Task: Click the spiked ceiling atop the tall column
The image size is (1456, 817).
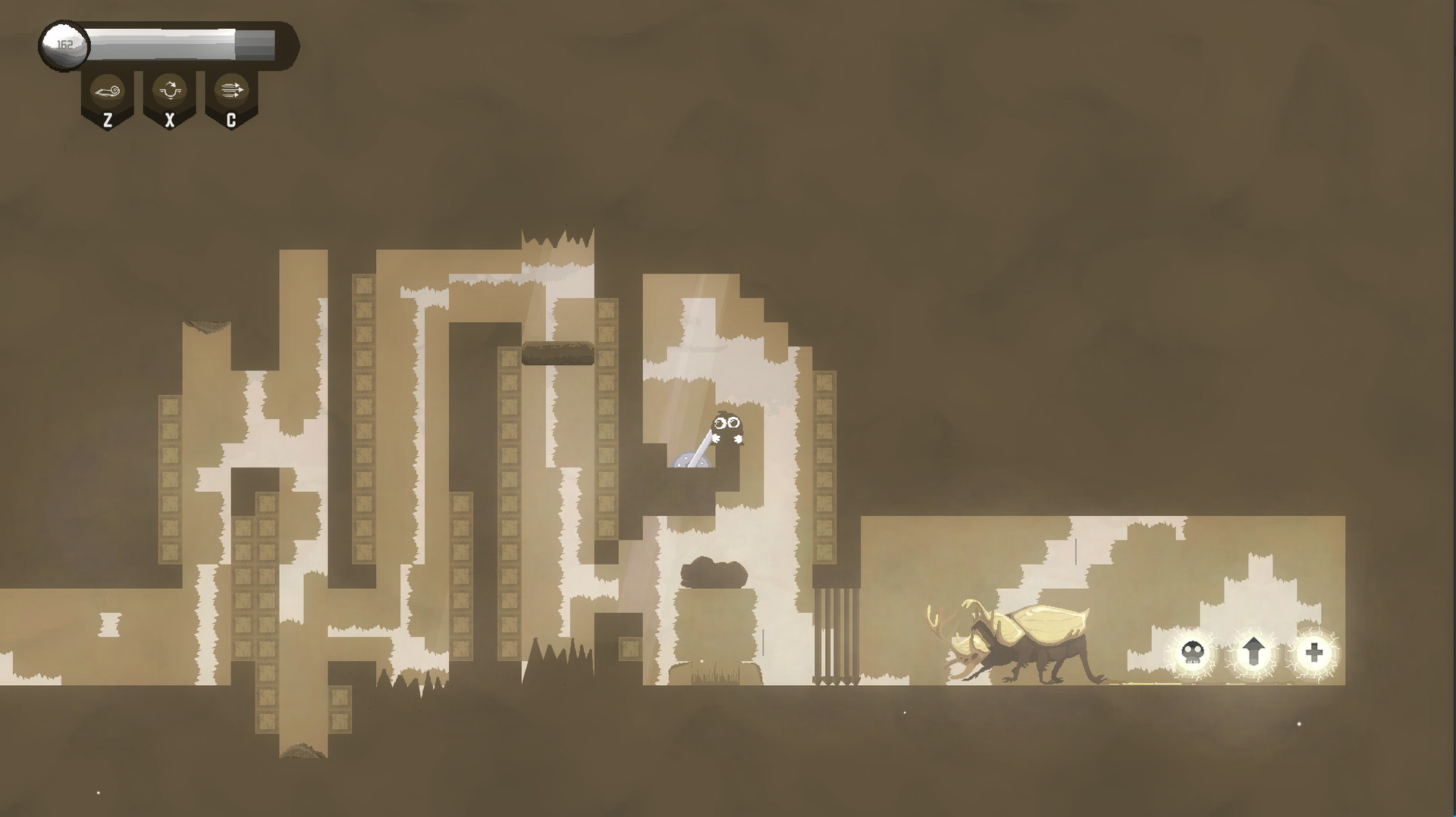Action: (557, 235)
